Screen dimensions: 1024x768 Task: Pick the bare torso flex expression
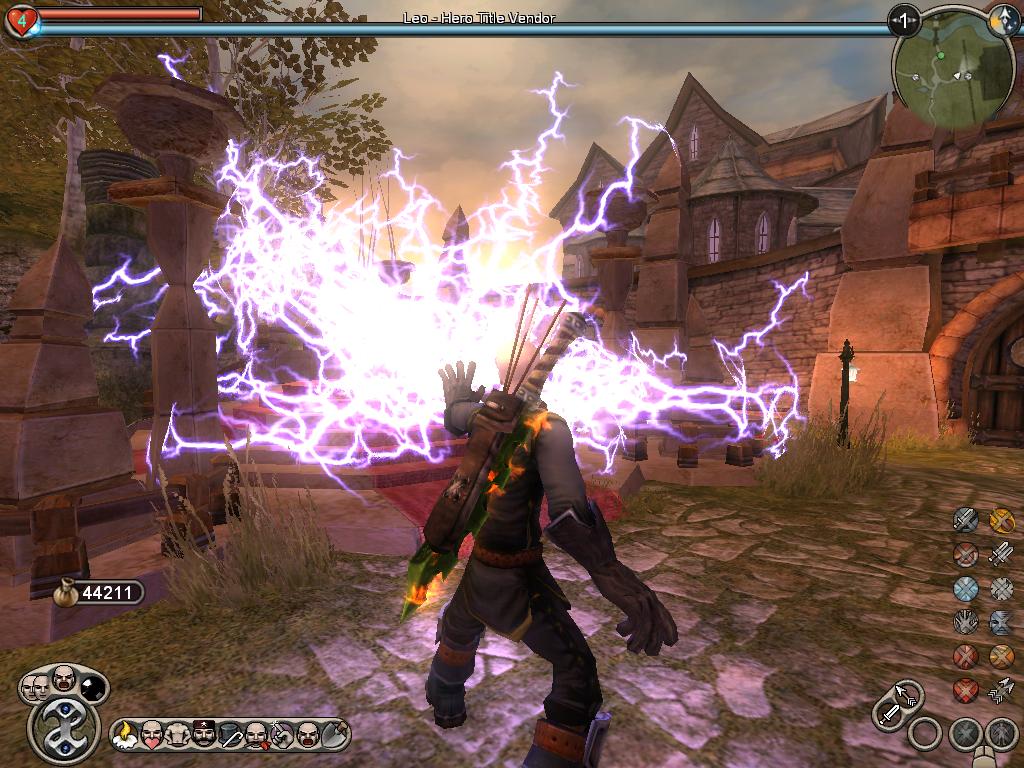pyautogui.click(x=177, y=735)
